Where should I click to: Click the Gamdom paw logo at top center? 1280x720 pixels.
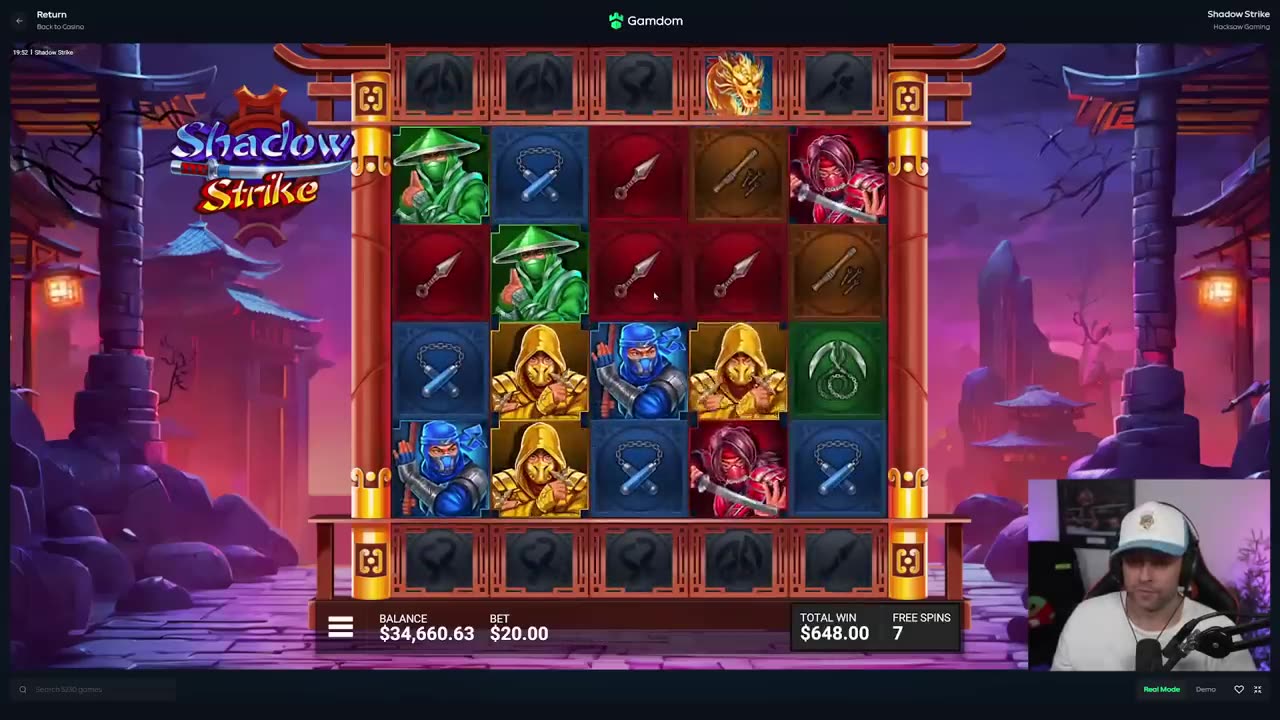coord(615,20)
